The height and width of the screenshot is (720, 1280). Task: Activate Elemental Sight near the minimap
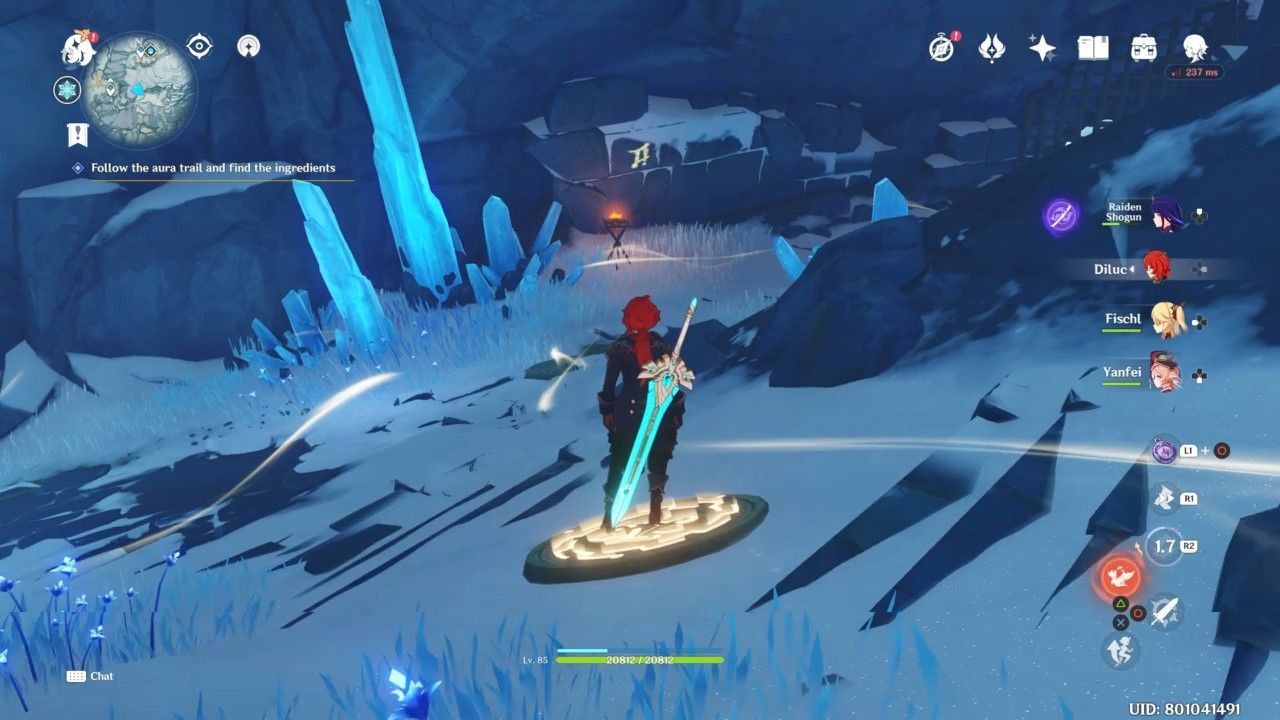(x=197, y=45)
